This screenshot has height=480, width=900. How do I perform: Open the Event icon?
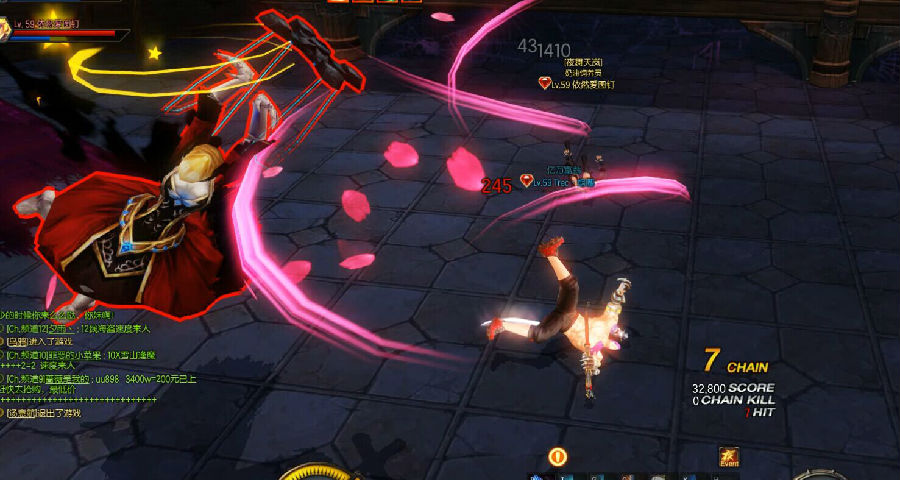728,456
